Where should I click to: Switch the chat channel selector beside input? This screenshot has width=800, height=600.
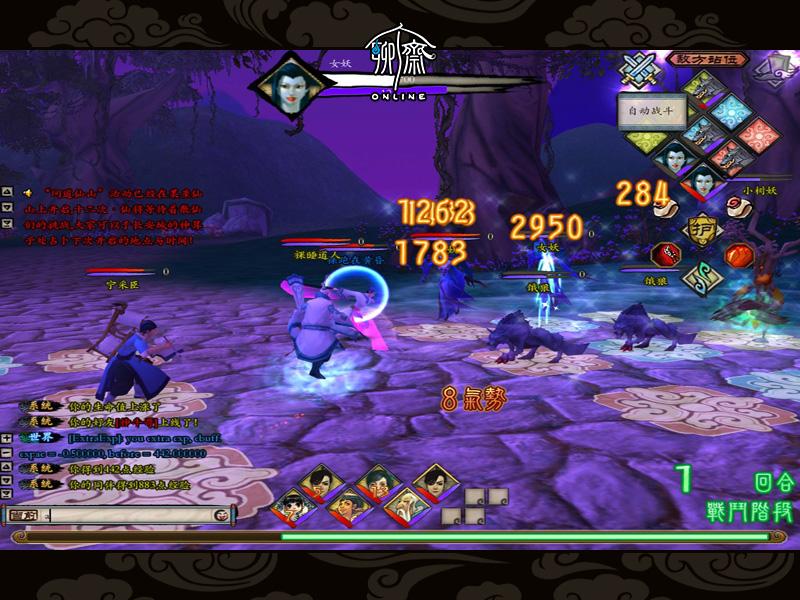24,515
